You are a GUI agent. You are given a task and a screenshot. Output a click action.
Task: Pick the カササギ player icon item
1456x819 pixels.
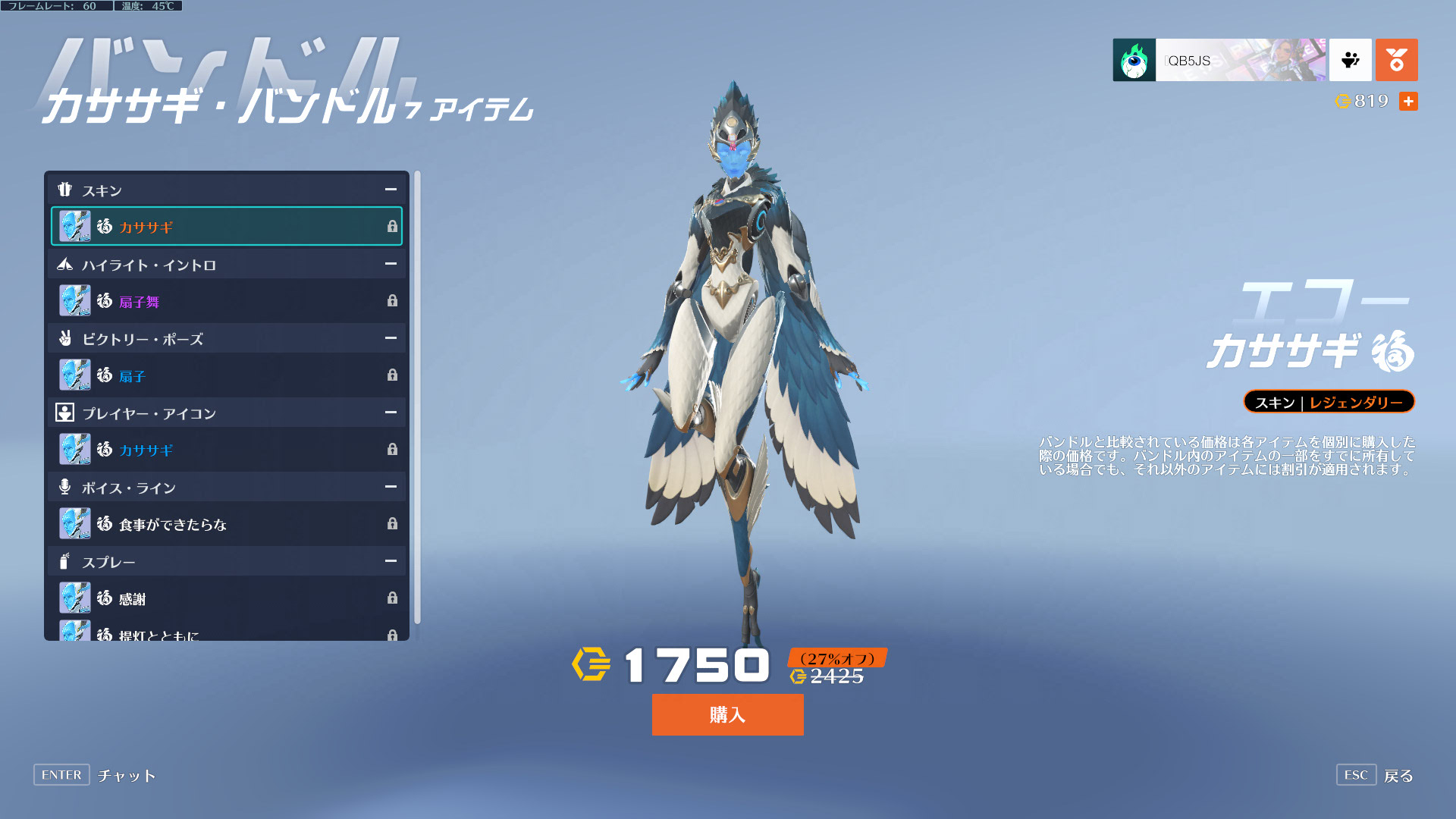click(226, 450)
